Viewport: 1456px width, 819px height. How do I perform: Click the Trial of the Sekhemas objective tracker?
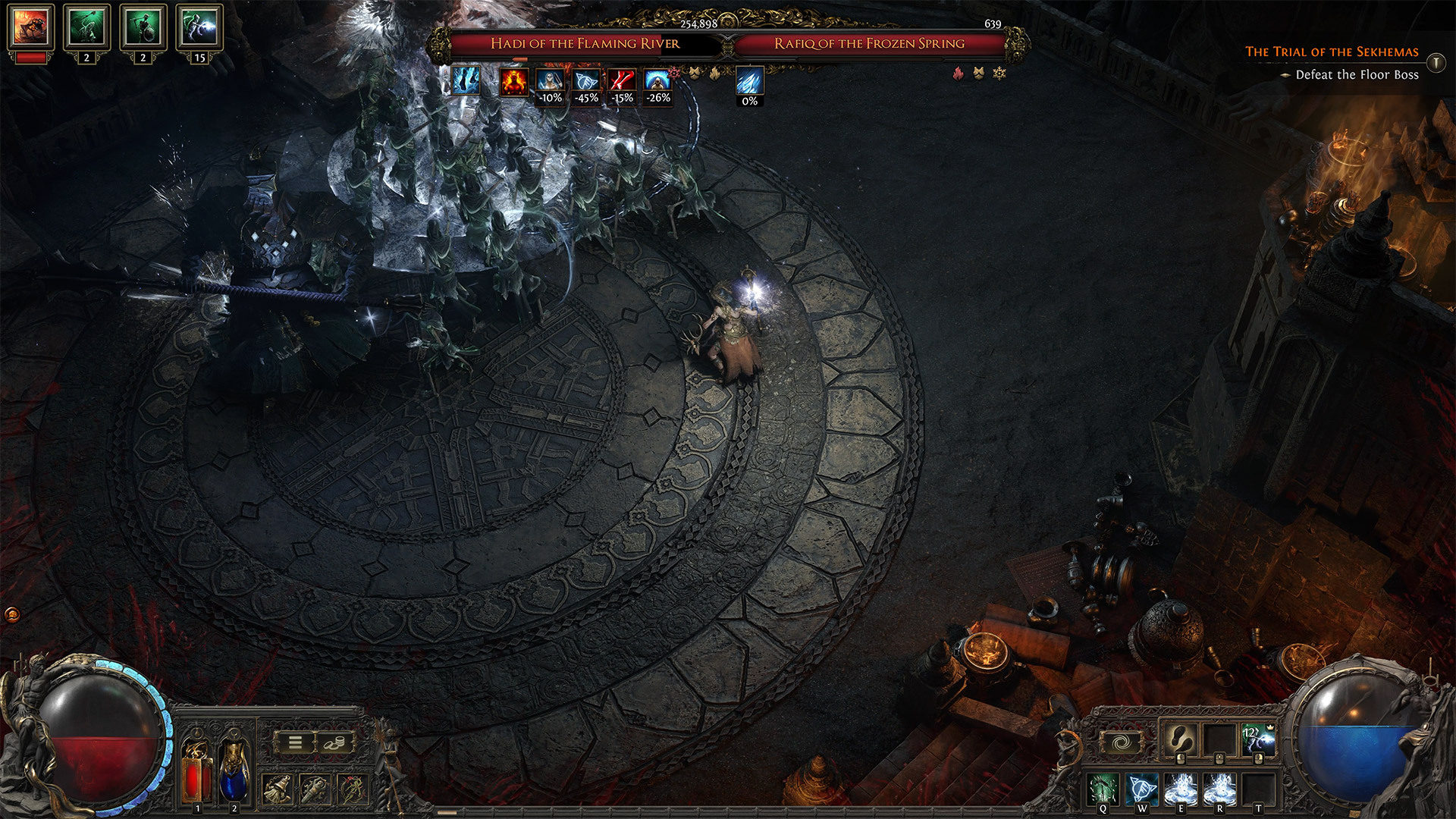1332,52
